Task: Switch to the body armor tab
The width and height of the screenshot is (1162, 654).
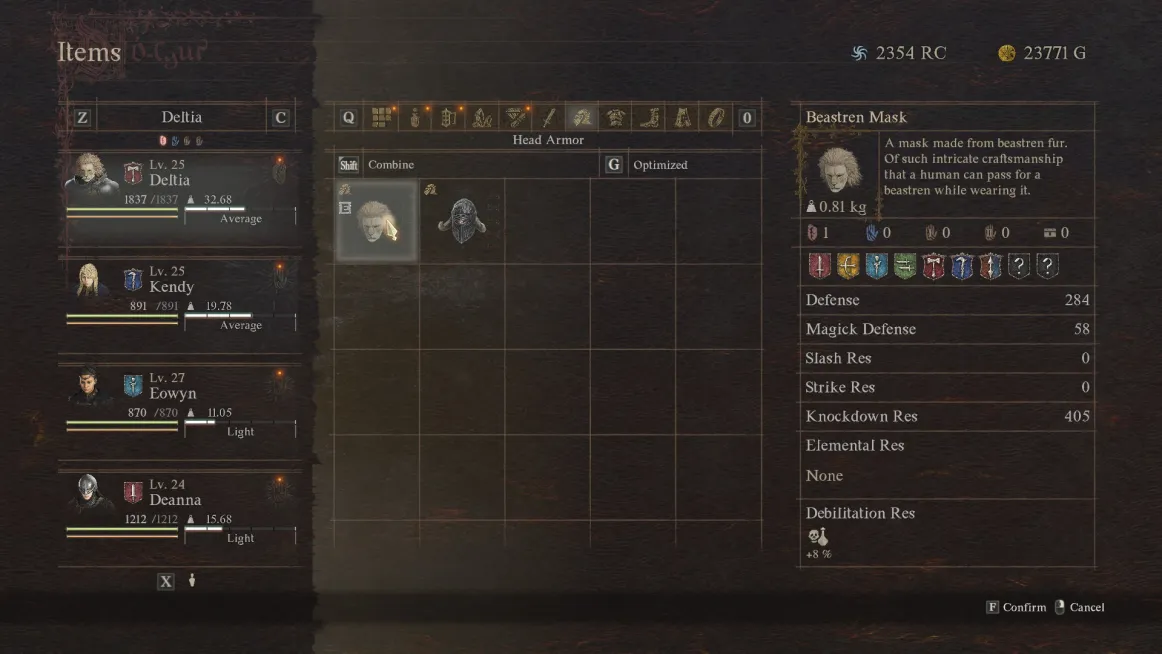Action: pyautogui.click(x=616, y=118)
